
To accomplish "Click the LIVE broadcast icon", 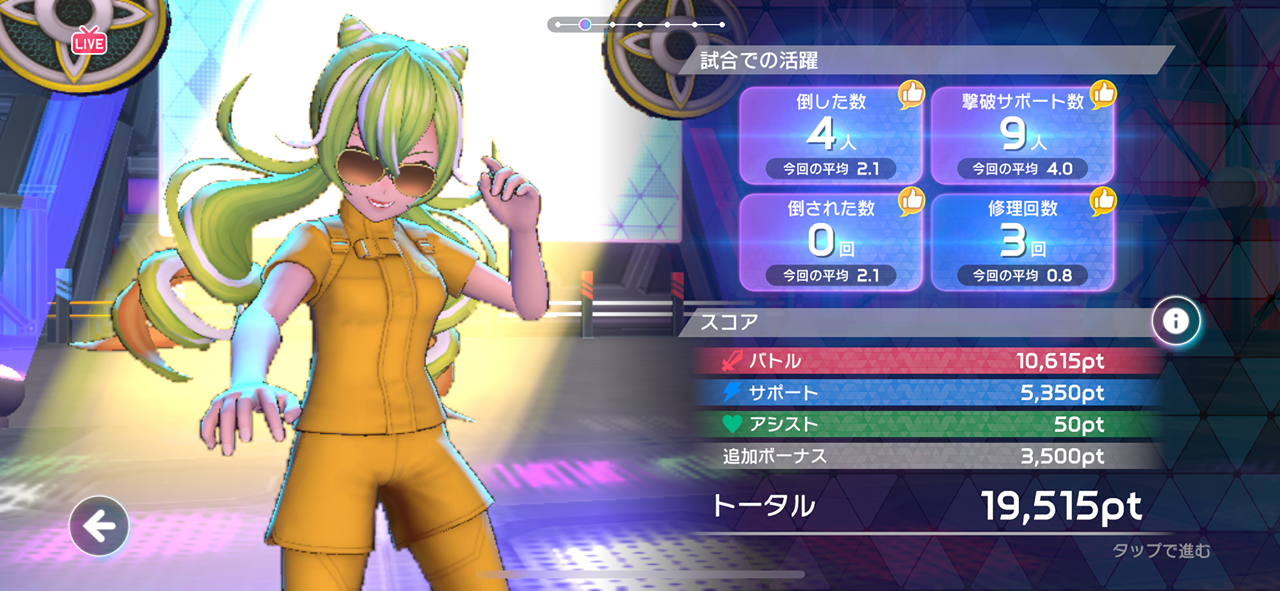I will pos(89,42).
